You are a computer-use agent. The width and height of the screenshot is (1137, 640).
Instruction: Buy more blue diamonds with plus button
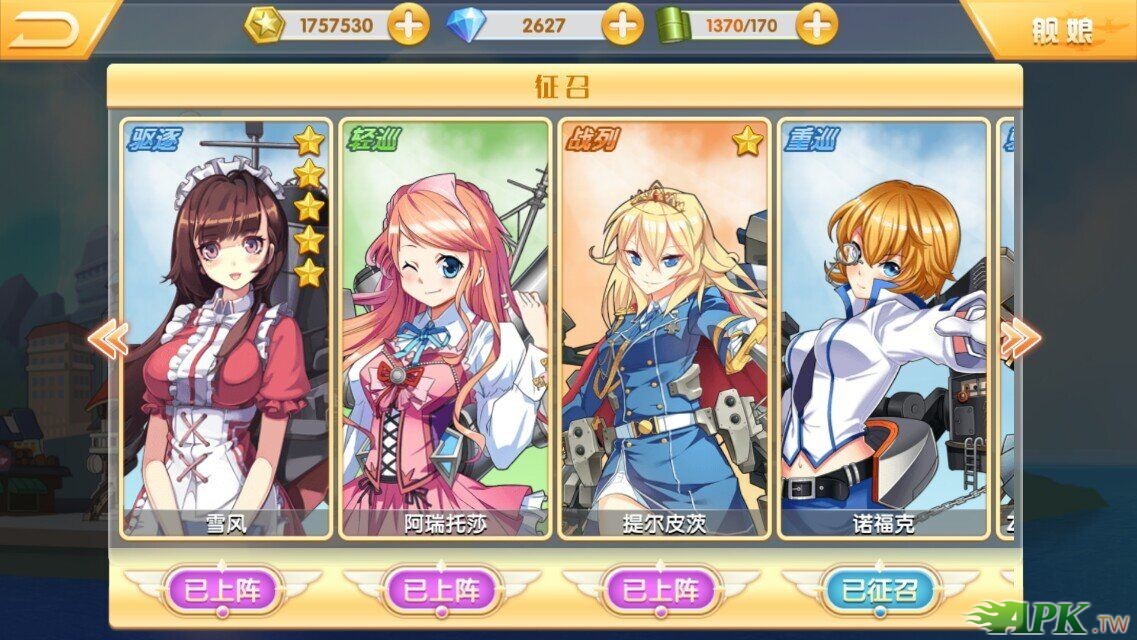pyautogui.click(x=624, y=25)
